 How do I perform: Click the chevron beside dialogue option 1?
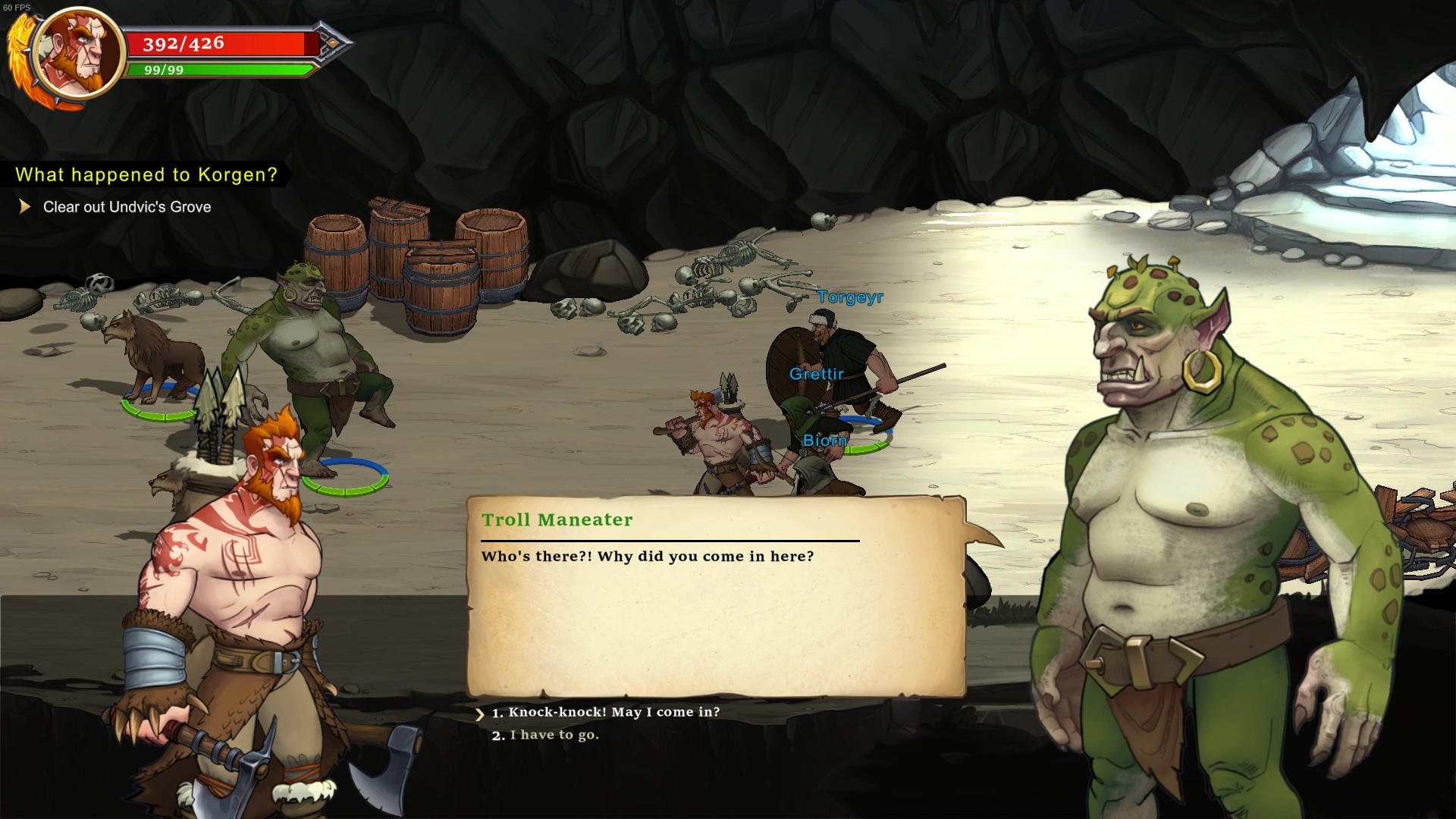coord(481,713)
